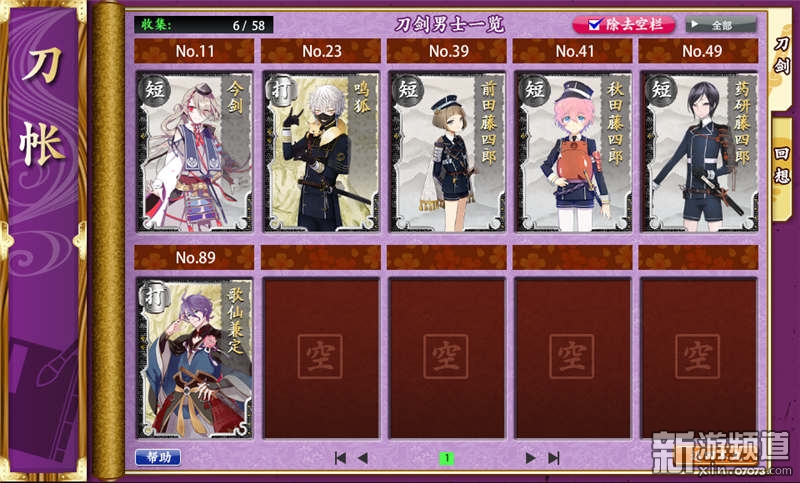Select the green page 1 indicator
Screen dimensions: 800x483
pos(447,458)
